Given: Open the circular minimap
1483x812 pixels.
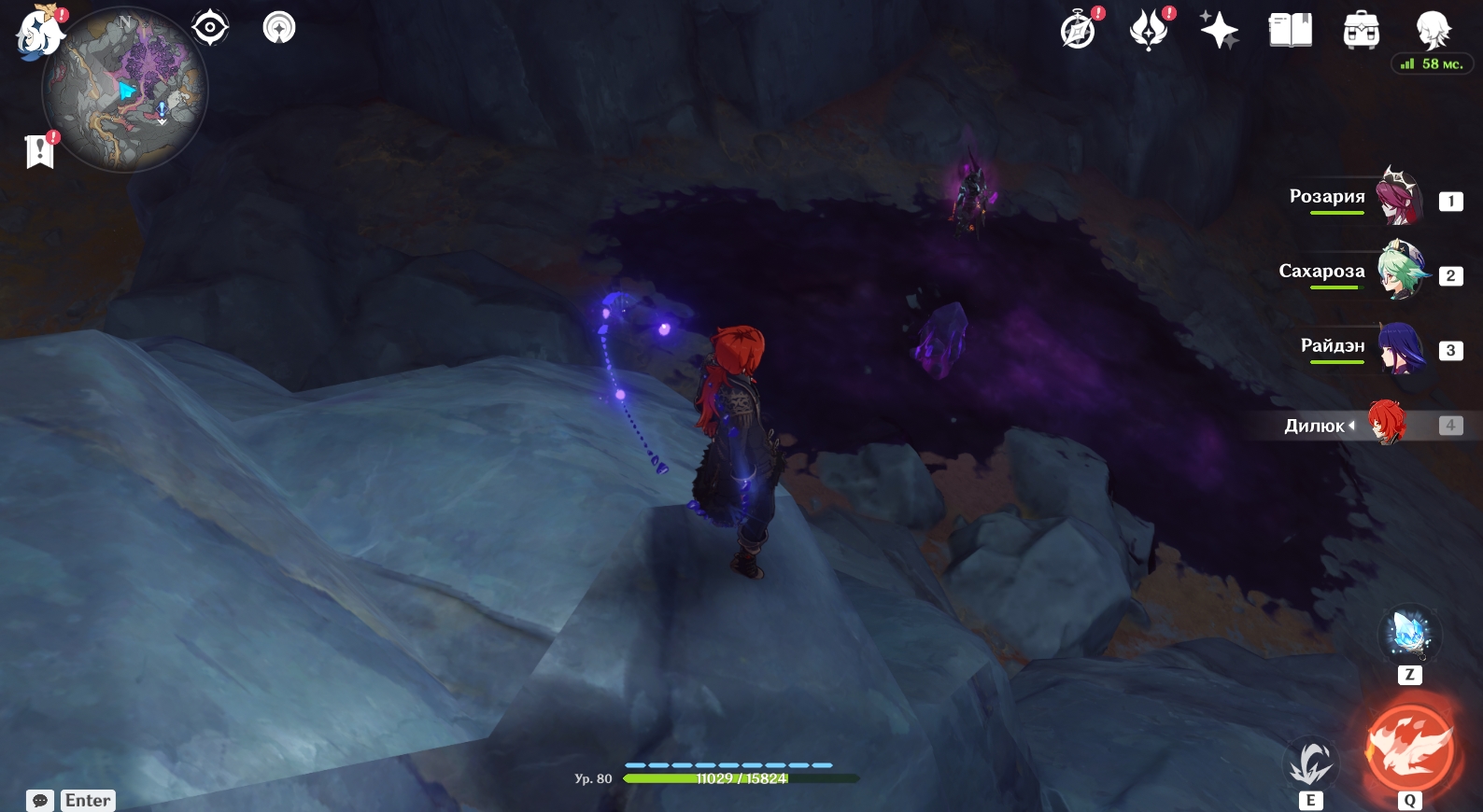Looking at the screenshot, I should point(124,91).
